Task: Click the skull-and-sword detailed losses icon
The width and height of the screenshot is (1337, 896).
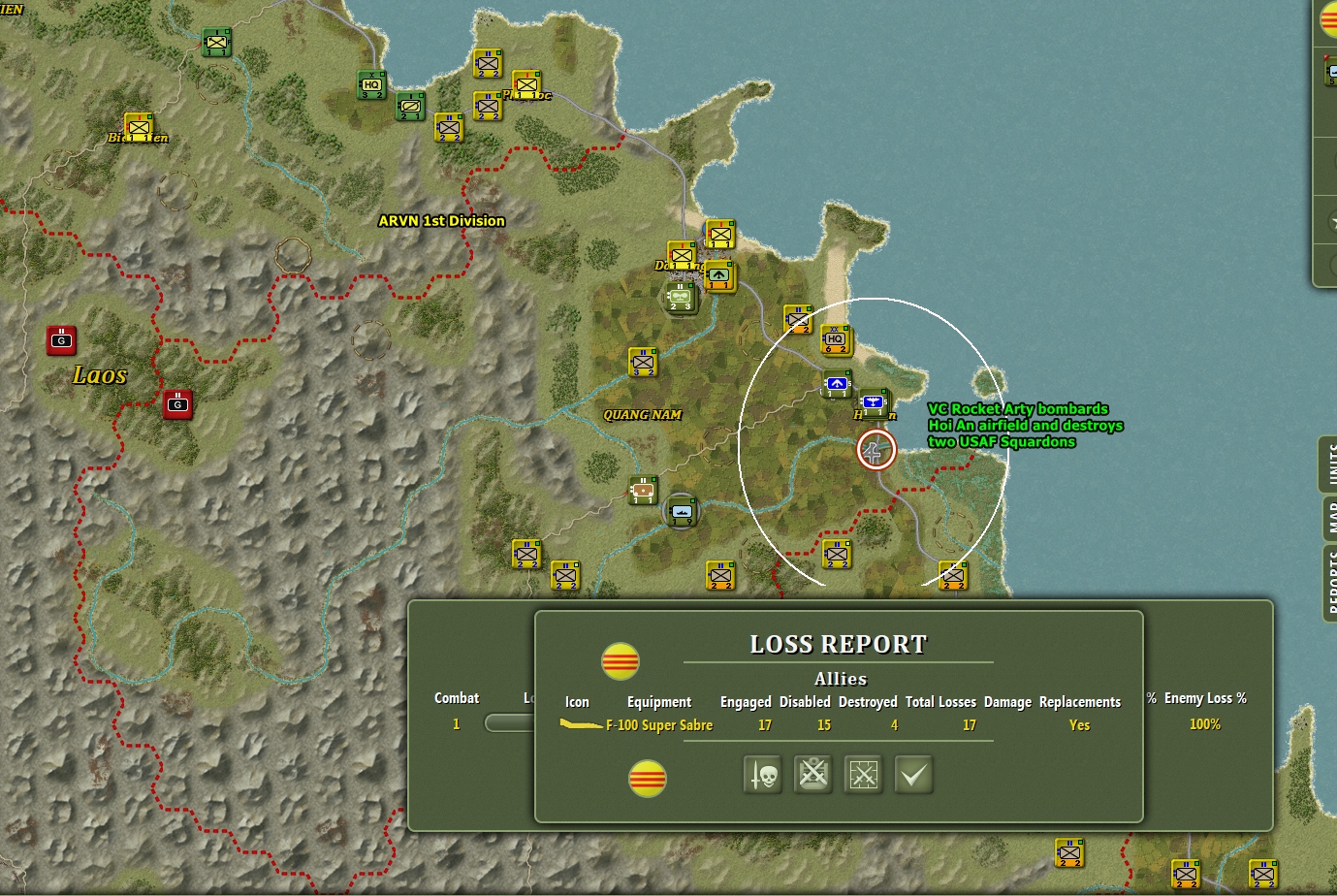Action: (x=761, y=775)
